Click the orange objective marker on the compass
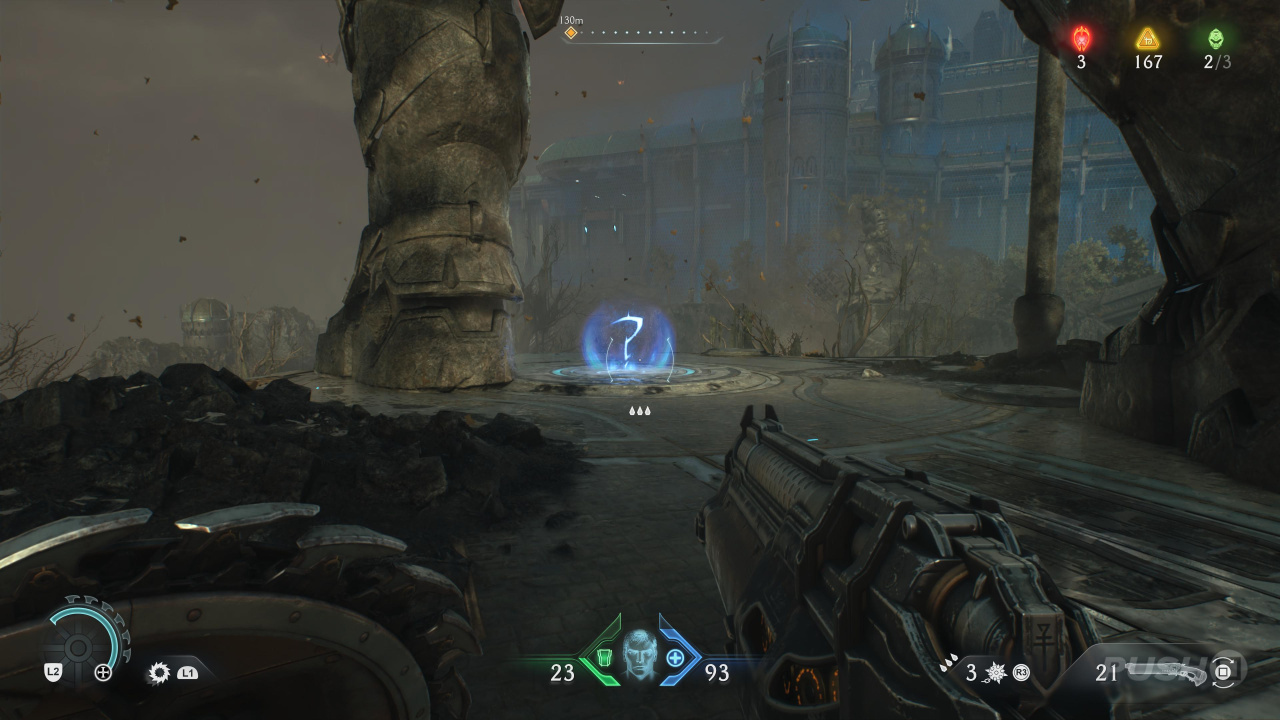Image resolution: width=1280 pixels, height=720 pixels. point(571,33)
